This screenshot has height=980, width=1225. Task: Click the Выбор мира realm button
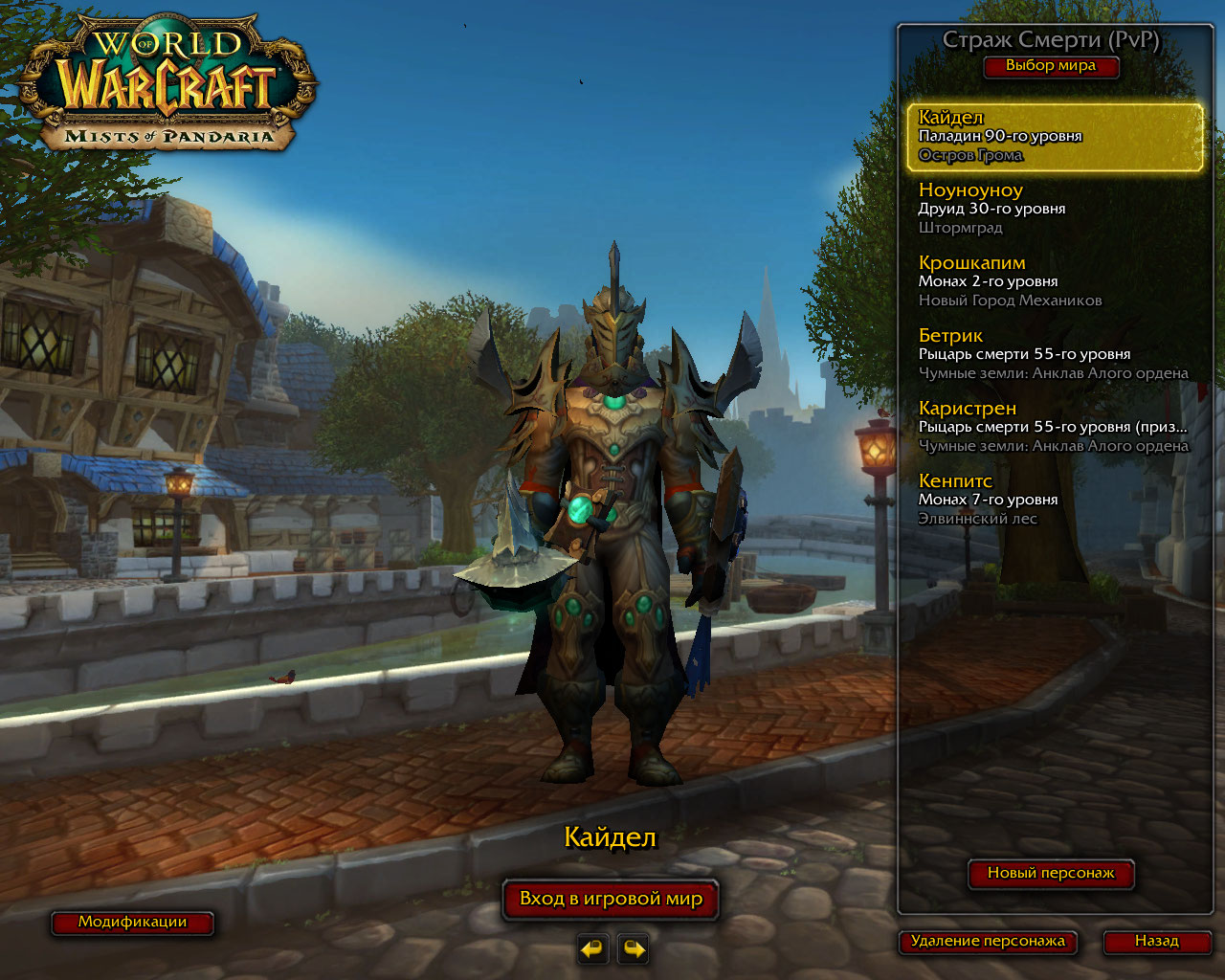click(x=1050, y=66)
